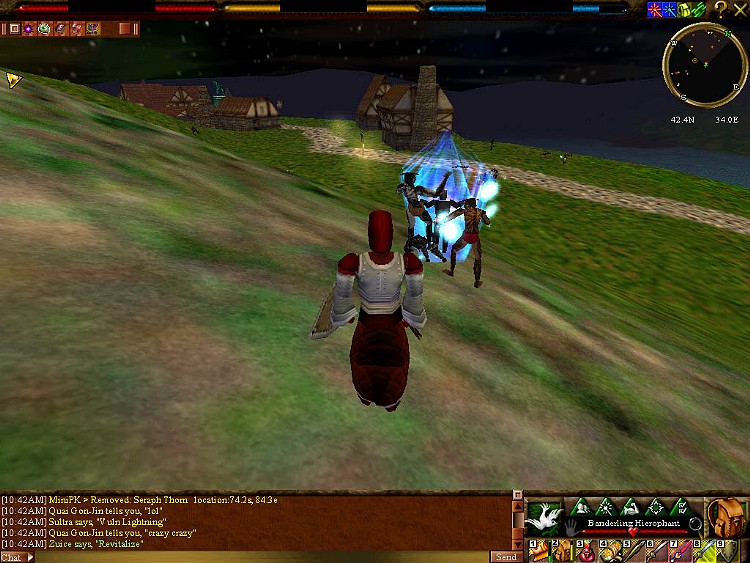Click the magnifying glass examine icon
The height and width of the screenshot is (563, 750).
694,523
